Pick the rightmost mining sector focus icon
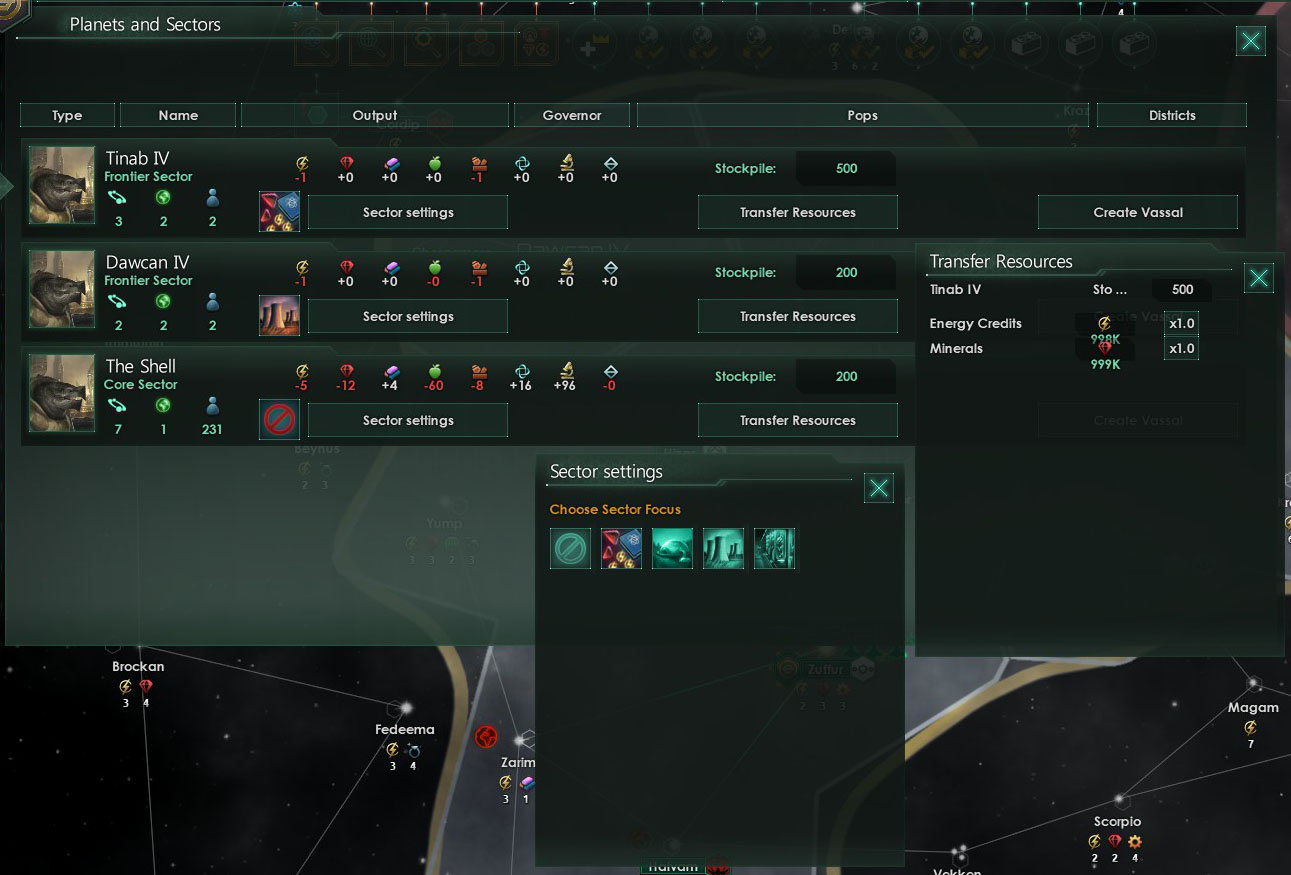 [774, 548]
